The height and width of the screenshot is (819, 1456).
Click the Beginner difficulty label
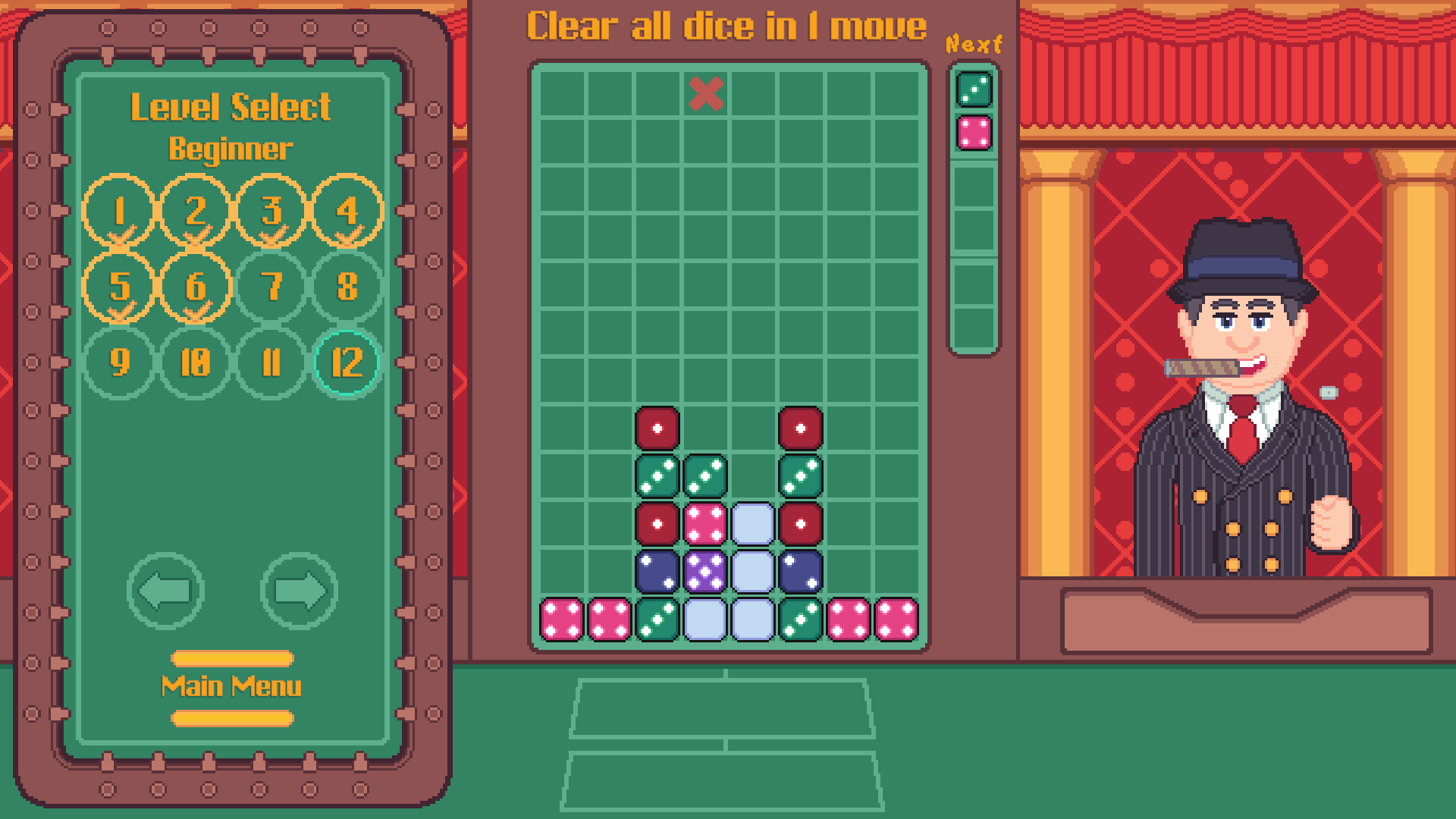click(x=230, y=149)
